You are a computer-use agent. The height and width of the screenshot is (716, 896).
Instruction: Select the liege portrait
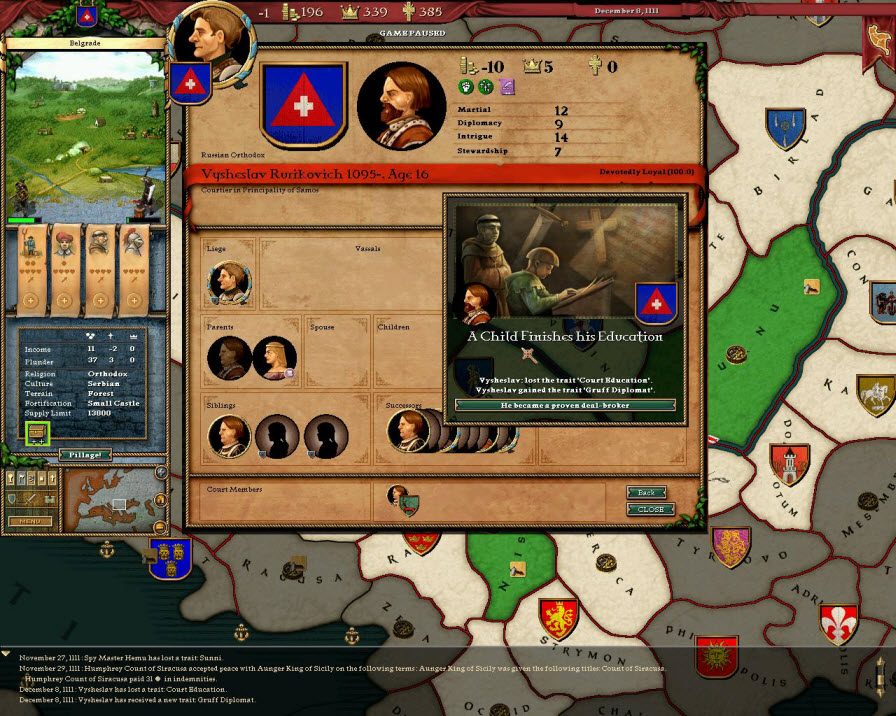pos(229,282)
